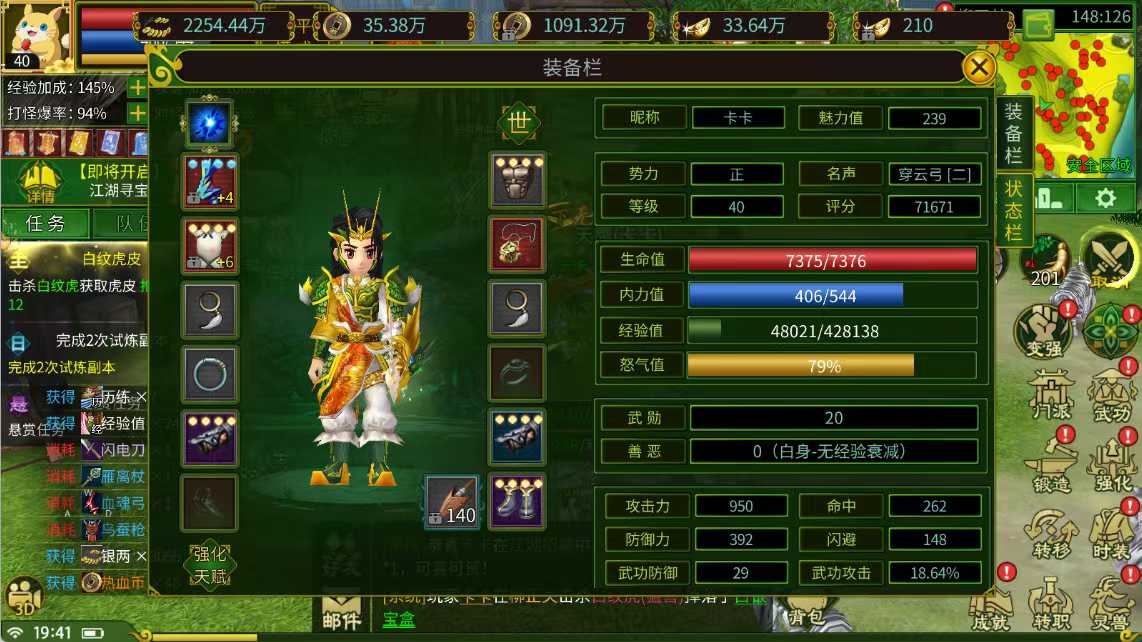This screenshot has width=1142, height=642.
Task: Toggle the 3D camera view button
Action: click(x=24, y=597)
